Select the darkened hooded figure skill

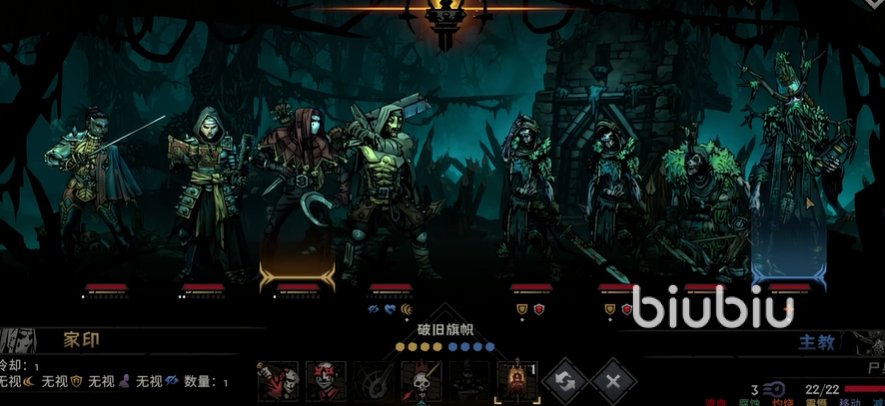click(468, 381)
